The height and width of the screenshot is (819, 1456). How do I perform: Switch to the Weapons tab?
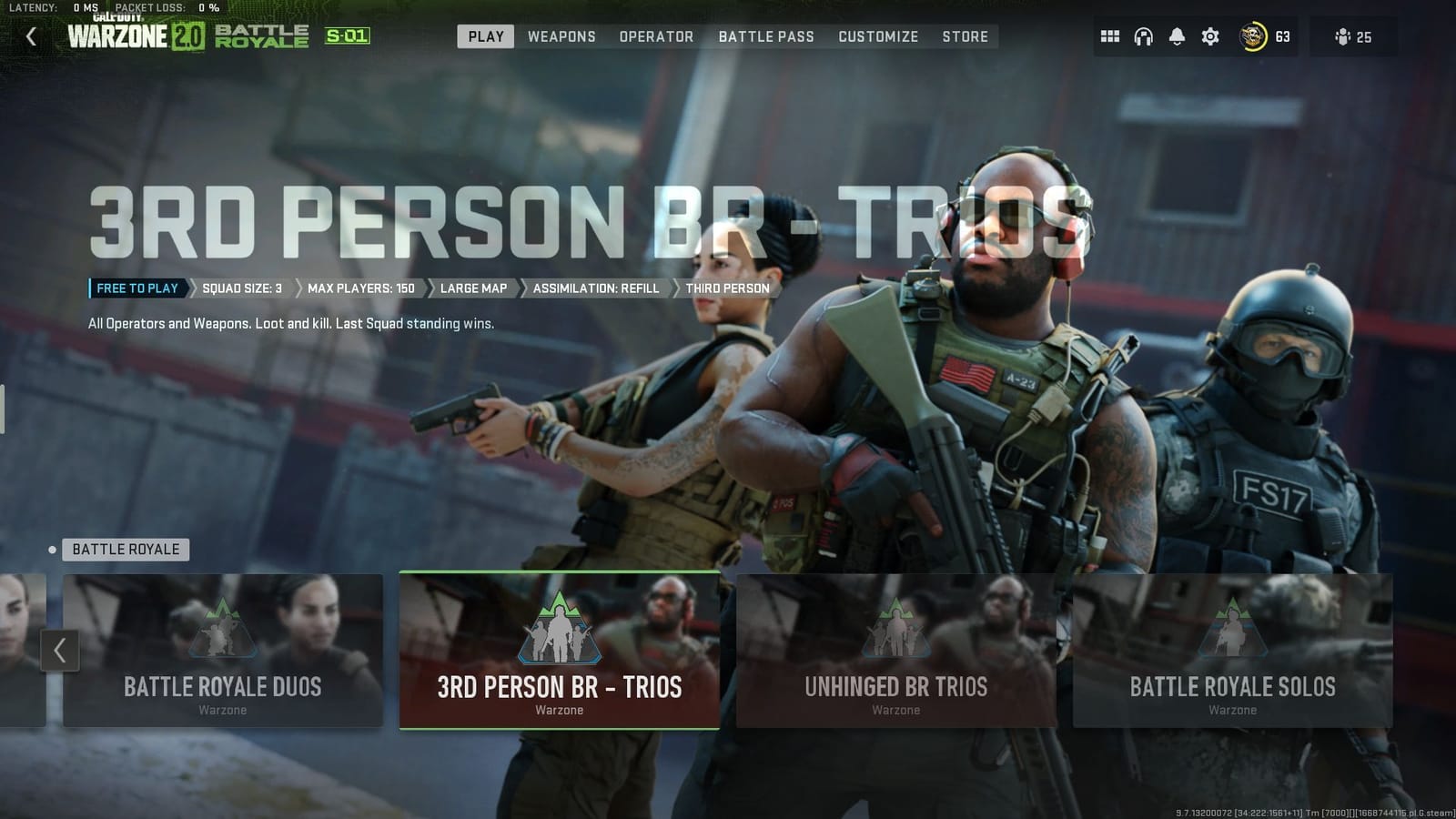pyautogui.click(x=561, y=36)
